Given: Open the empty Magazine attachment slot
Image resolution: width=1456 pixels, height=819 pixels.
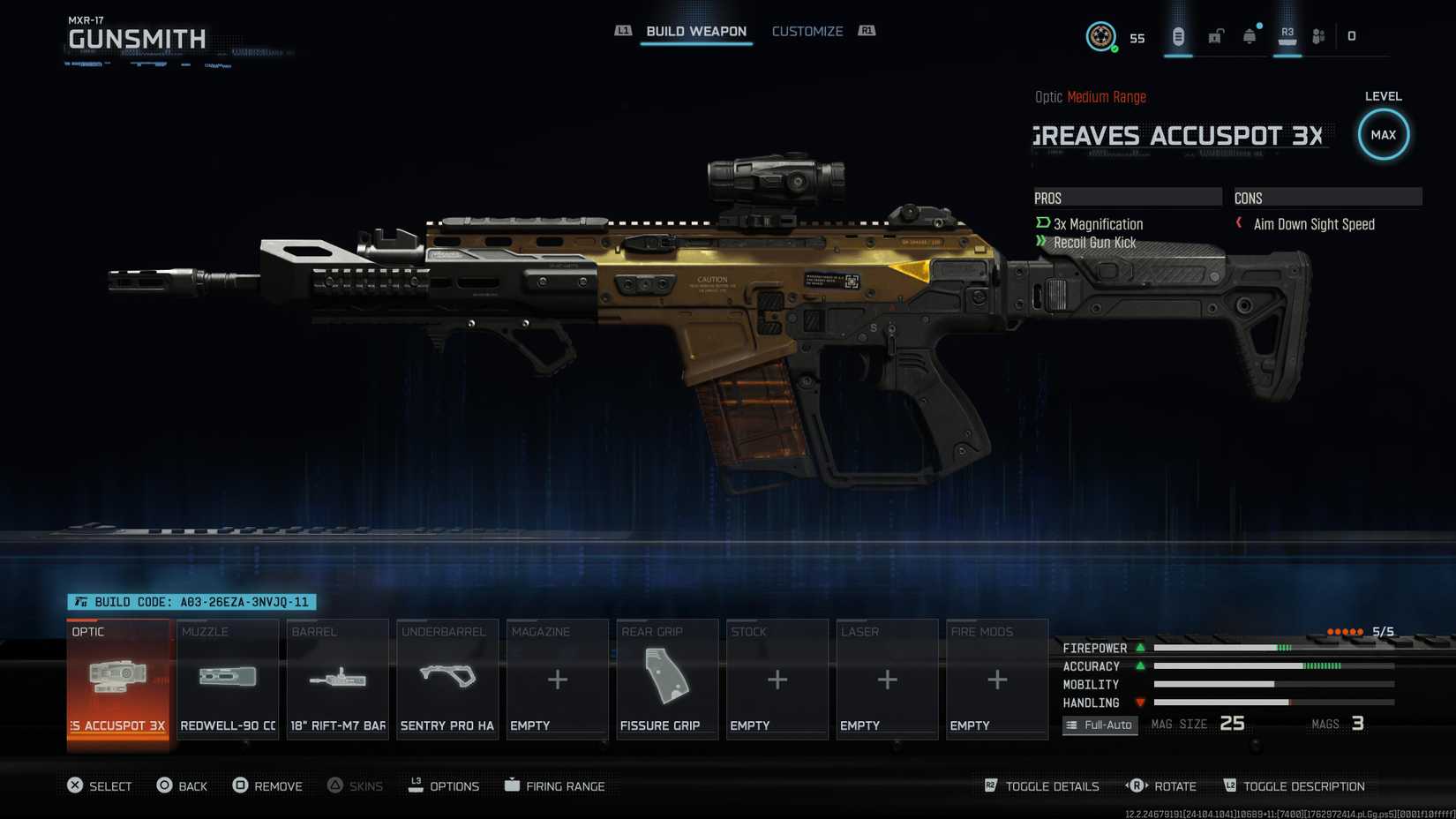Looking at the screenshot, I should coord(557,680).
